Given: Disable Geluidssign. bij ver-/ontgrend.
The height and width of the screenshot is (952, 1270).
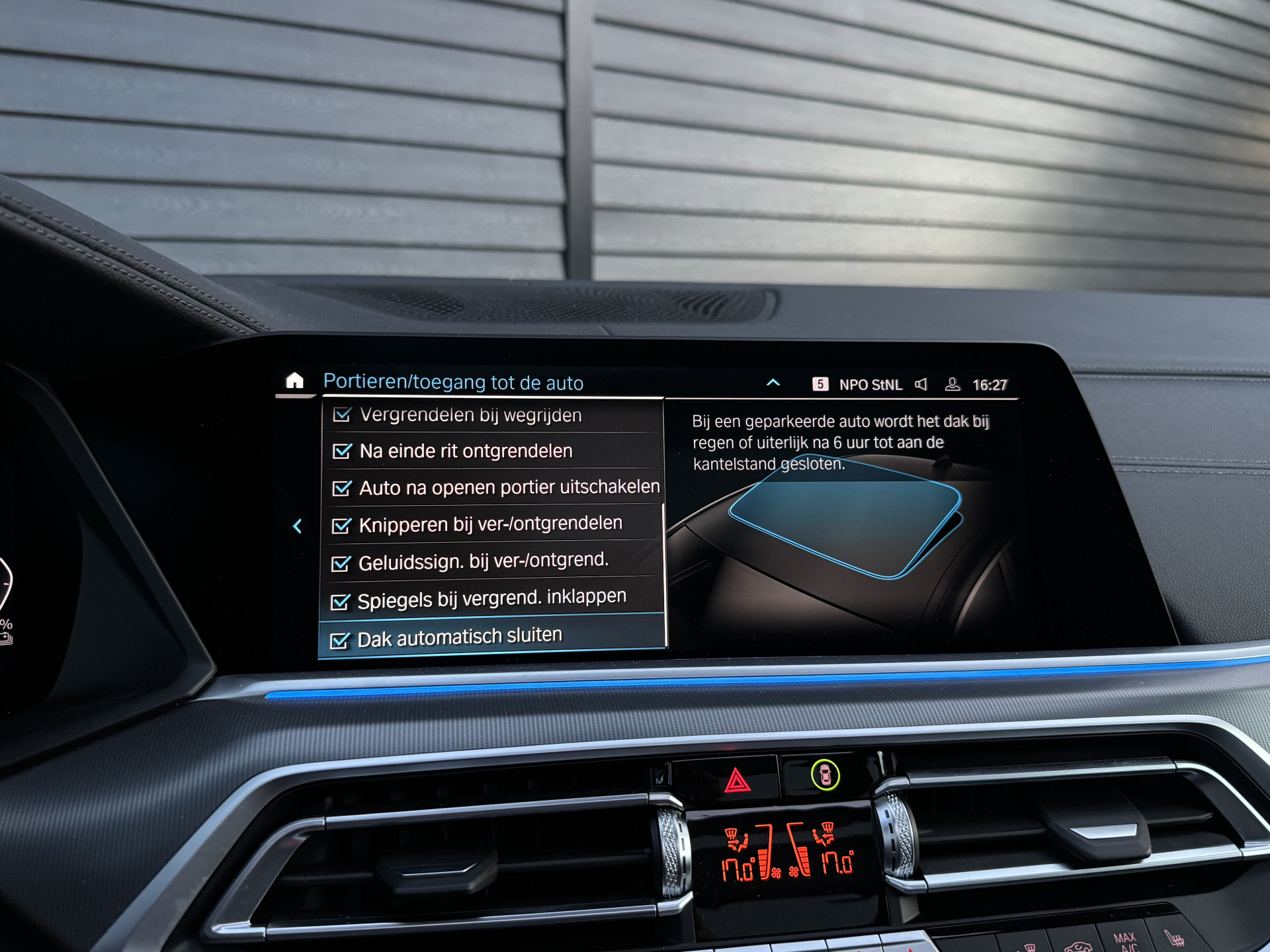Looking at the screenshot, I should 341,563.
